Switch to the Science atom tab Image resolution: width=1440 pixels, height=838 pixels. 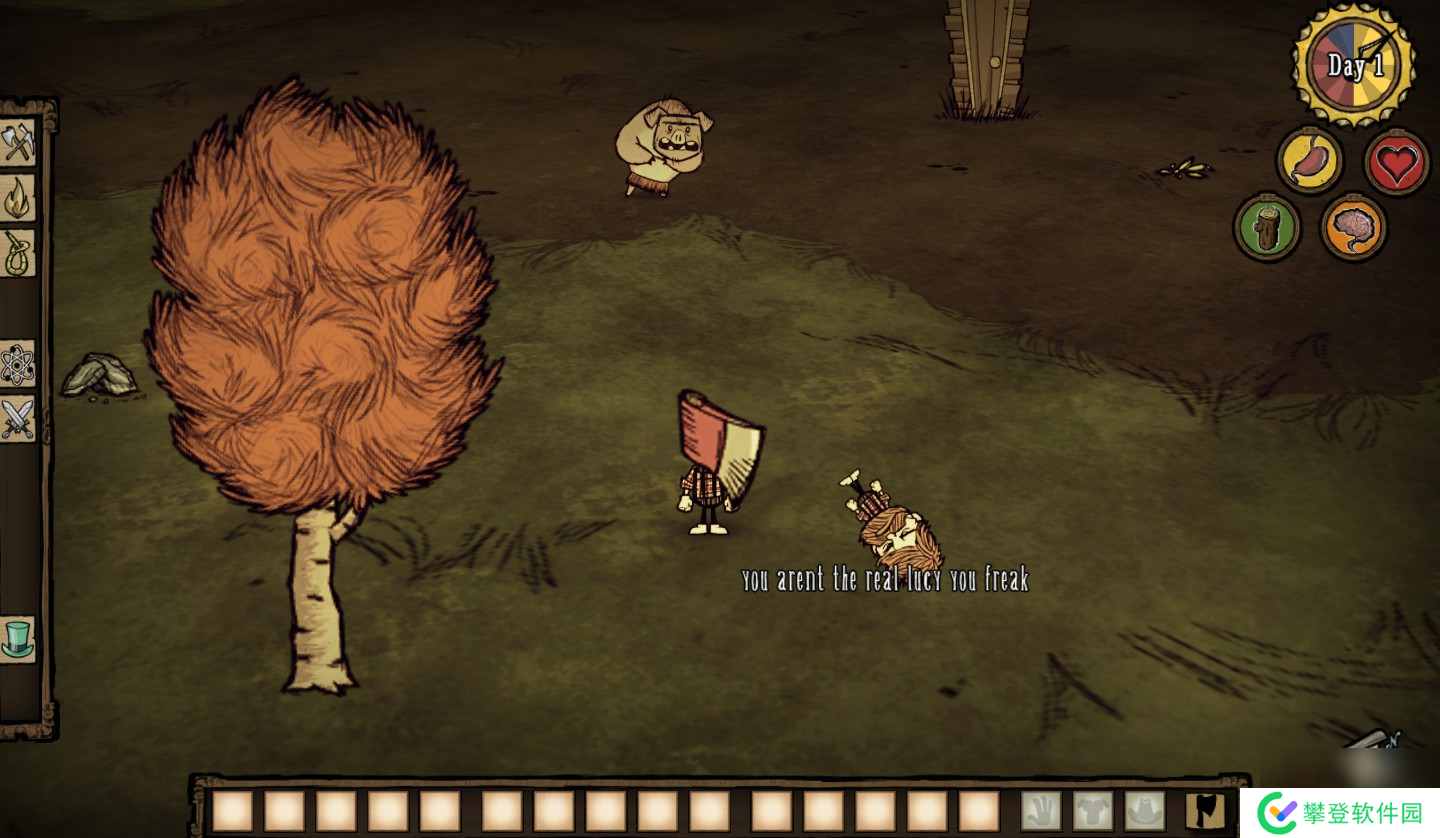coord(18,364)
